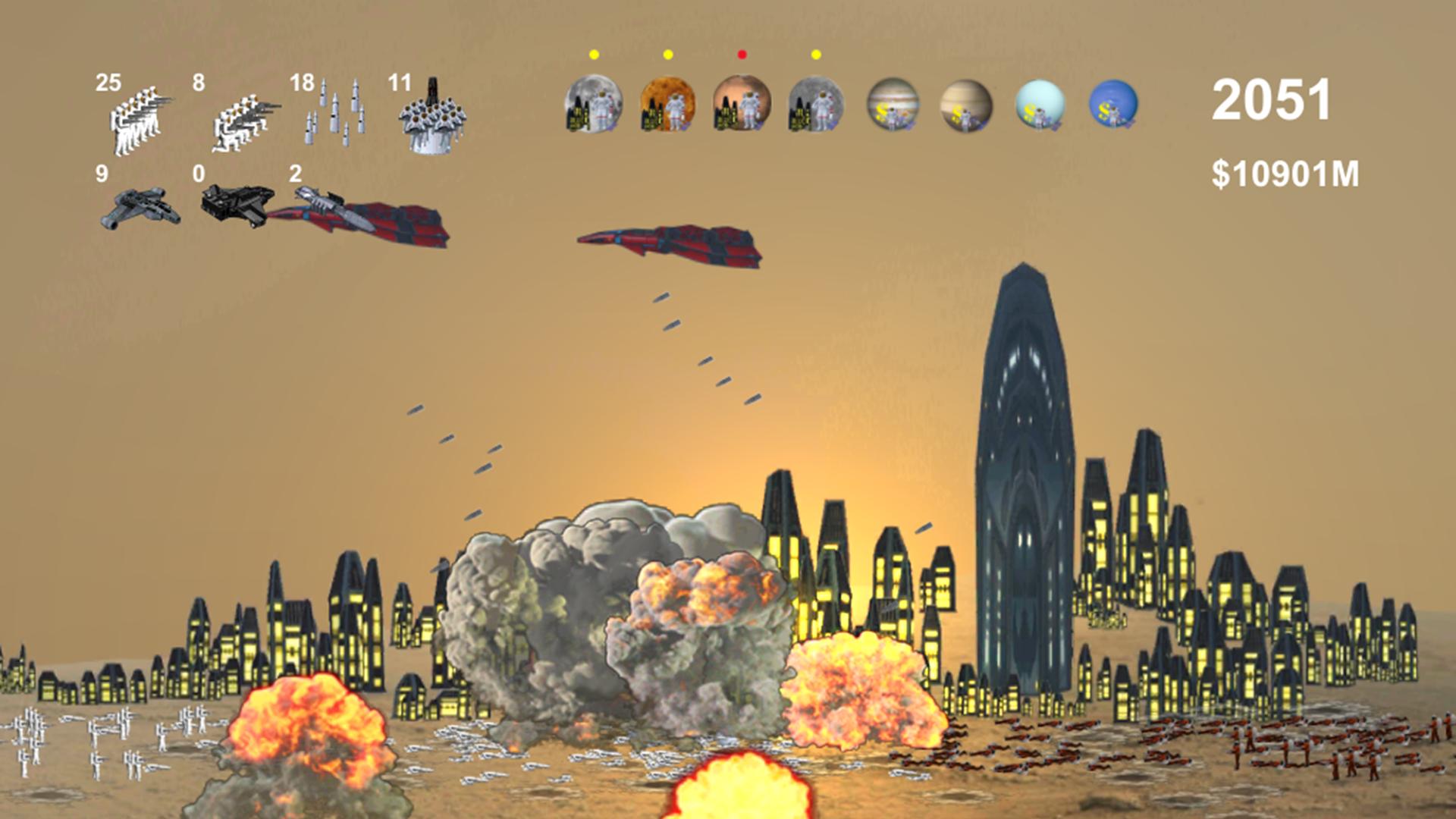Screen dimensions: 1456x819
Task: Select the red capital ship showing 2
Action: pyautogui.click(x=364, y=212)
